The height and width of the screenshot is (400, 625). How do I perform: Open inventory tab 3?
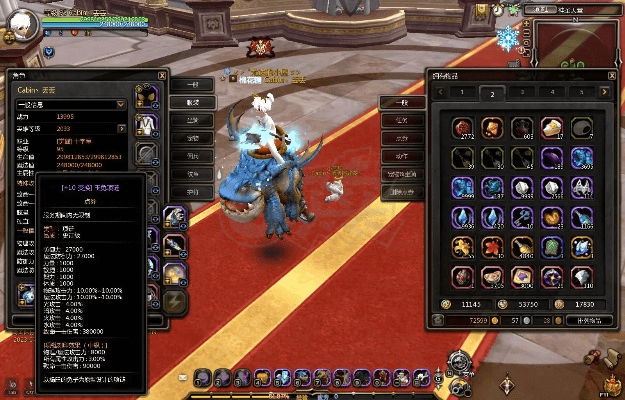coord(521,93)
